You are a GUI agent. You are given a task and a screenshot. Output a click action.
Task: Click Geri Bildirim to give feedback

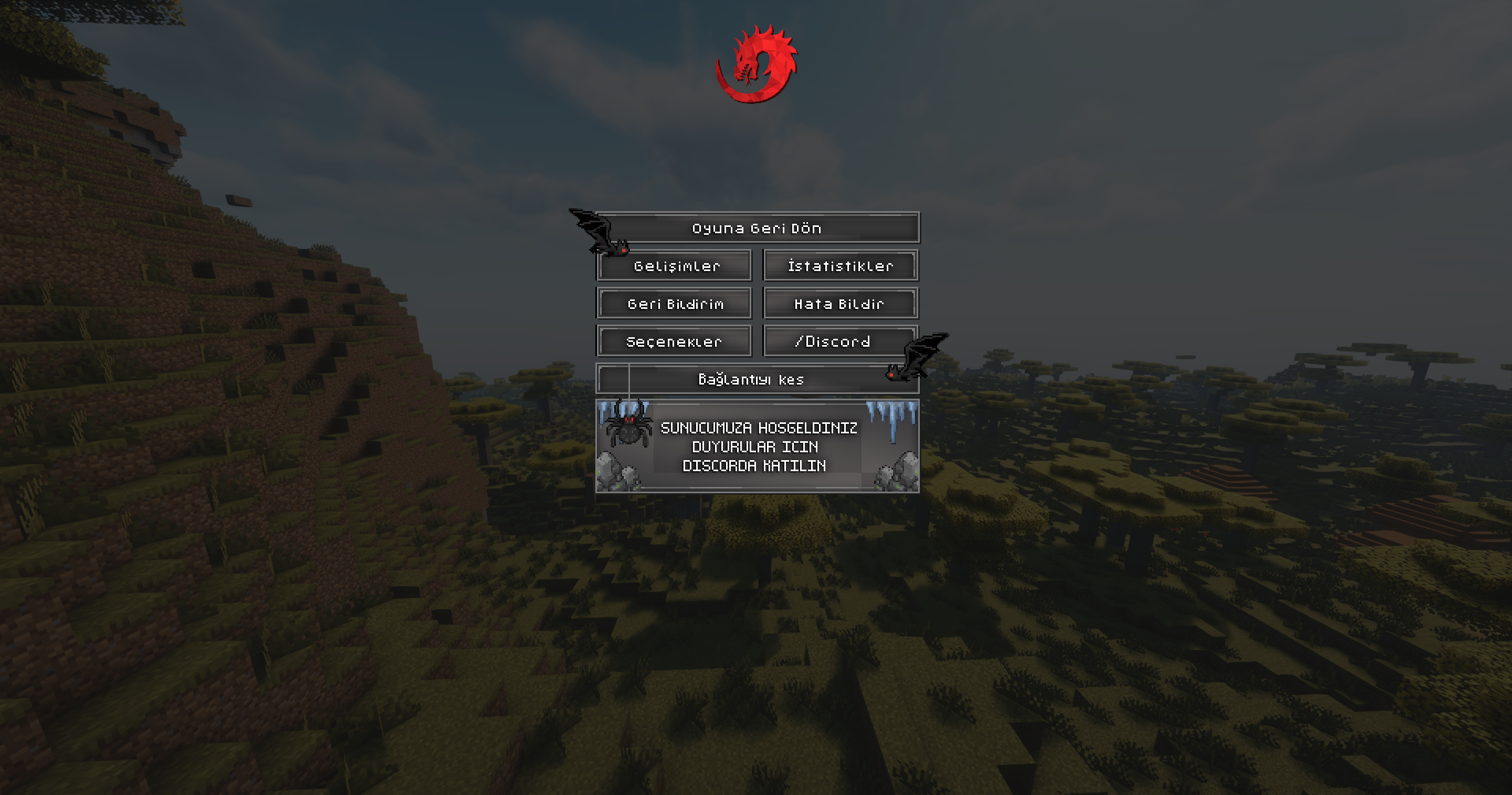[x=675, y=303]
